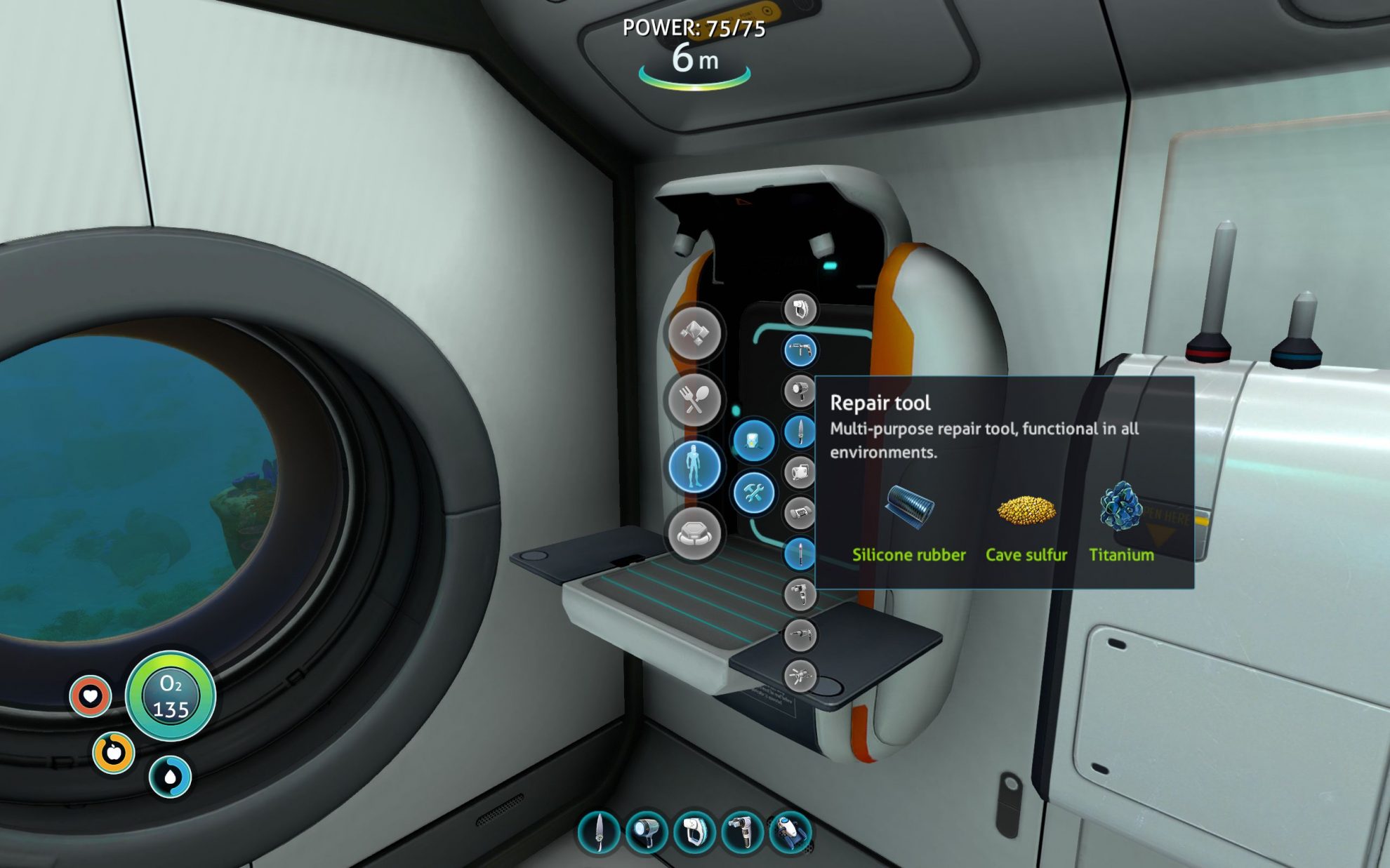Select the Survival Knife recipe in the fabricator
The width and height of the screenshot is (1390, 868).
coord(800,432)
